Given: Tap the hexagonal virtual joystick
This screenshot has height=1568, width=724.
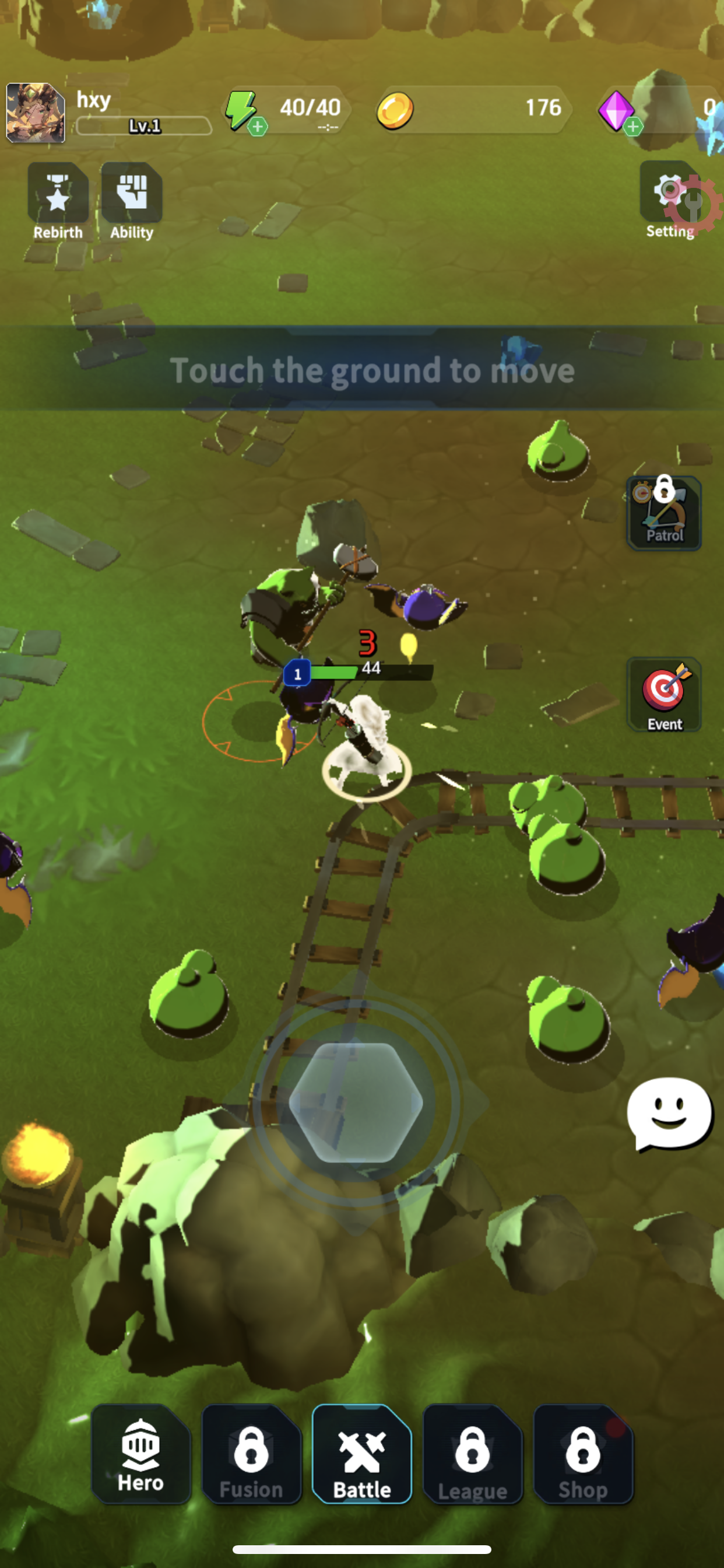Looking at the screenshot, I should [356, 1102].
